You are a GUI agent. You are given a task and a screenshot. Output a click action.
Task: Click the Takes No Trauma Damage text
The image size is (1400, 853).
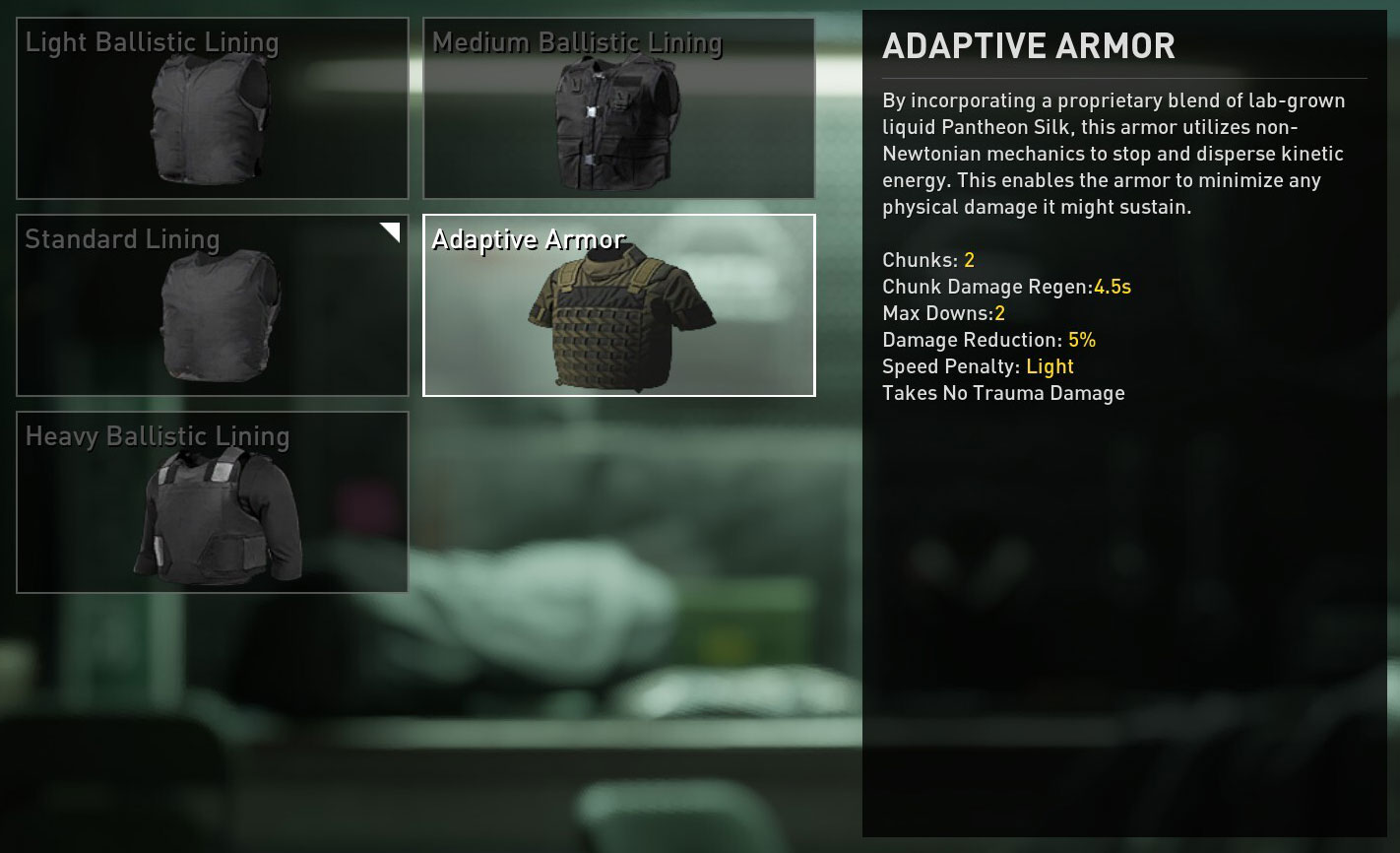coord(1003,392)
